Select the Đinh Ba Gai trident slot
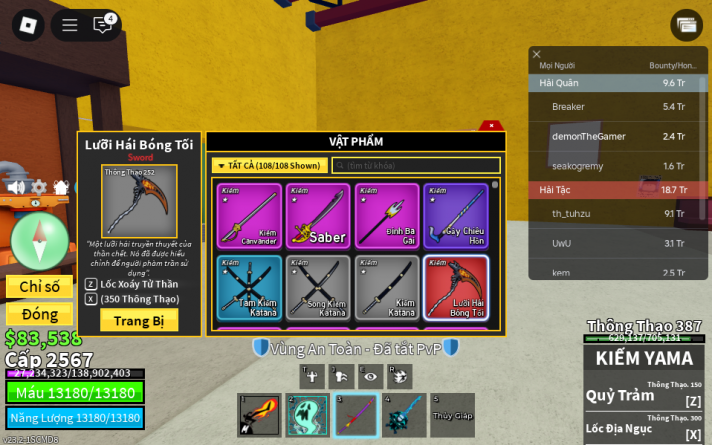Viewport: 712px width, 445px height. tap(387, 215)
